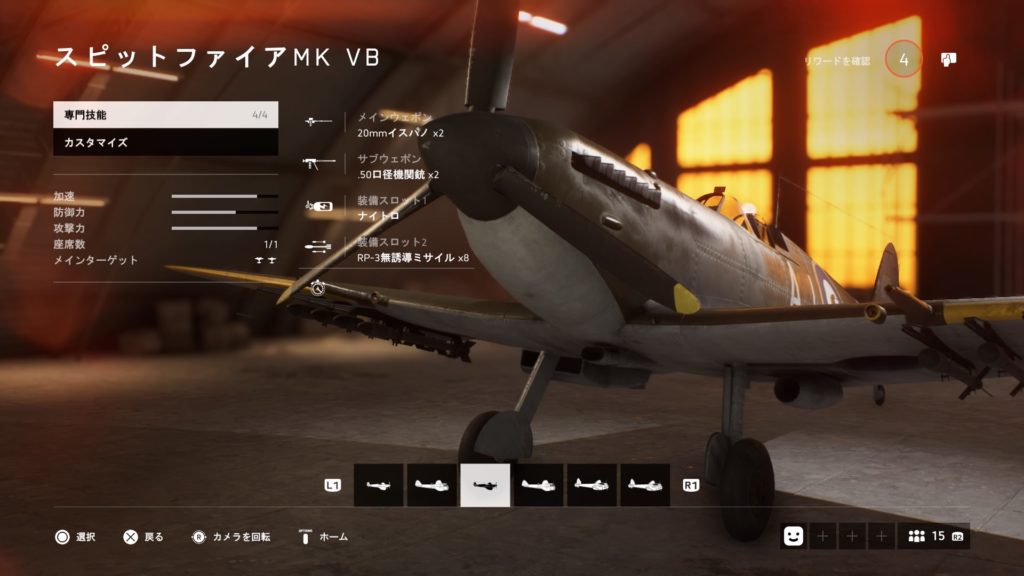Select the カスタマイズ customize entry
The height and width of the screenshot is (576, 1024).
[165, 143]
